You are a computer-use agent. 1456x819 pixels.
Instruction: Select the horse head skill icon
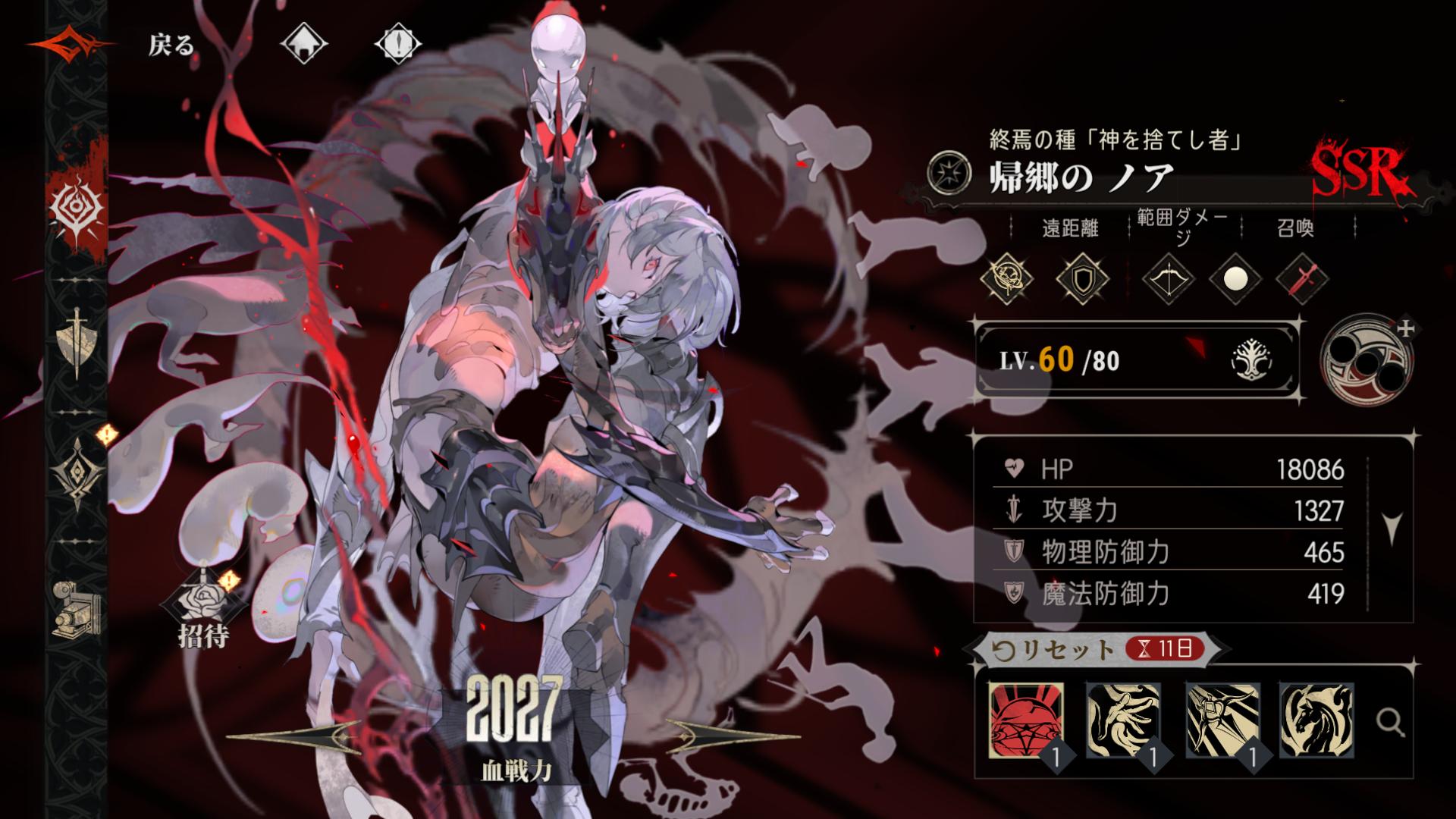point(1316,720)
